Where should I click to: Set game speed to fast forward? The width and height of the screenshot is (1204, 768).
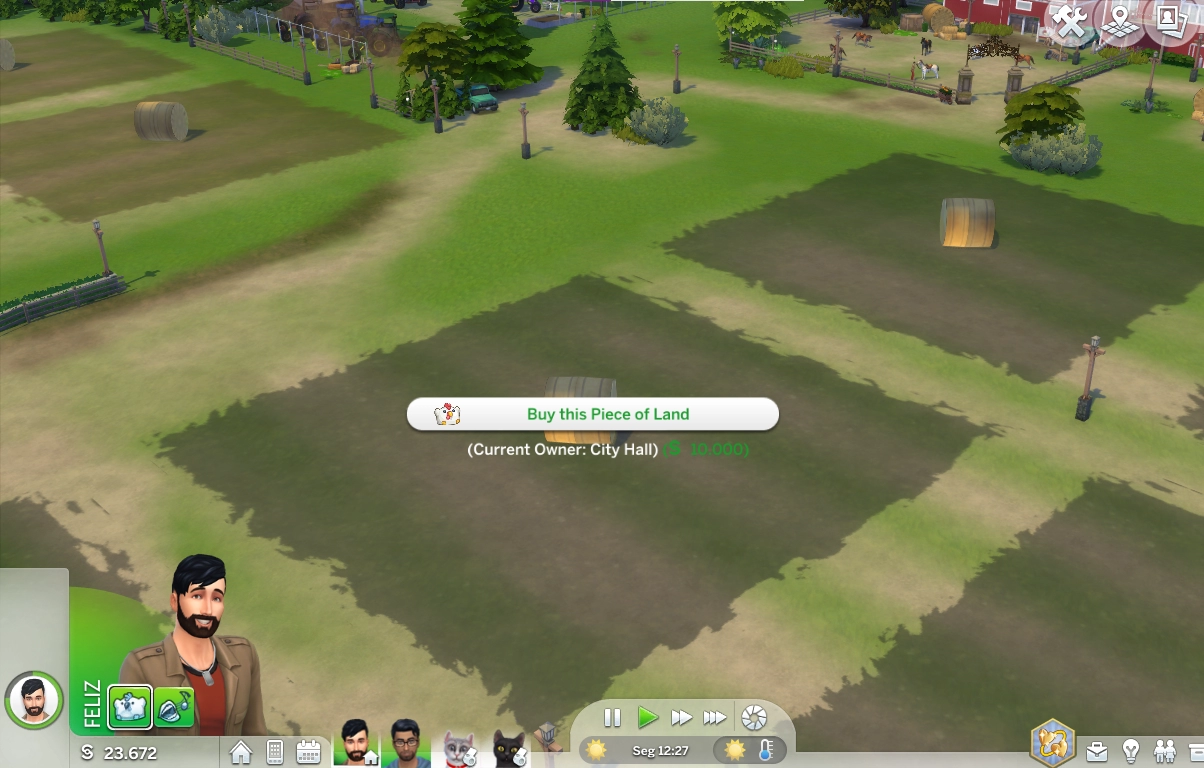tap(681, 717)
